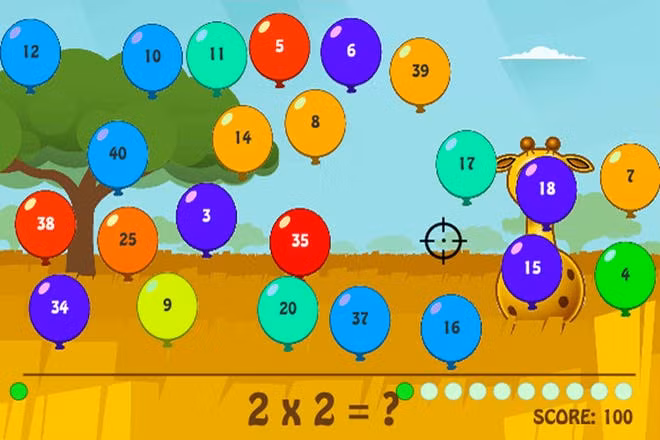
Task: Click the red balloon showing 35
Action: [x=300, y=241]
